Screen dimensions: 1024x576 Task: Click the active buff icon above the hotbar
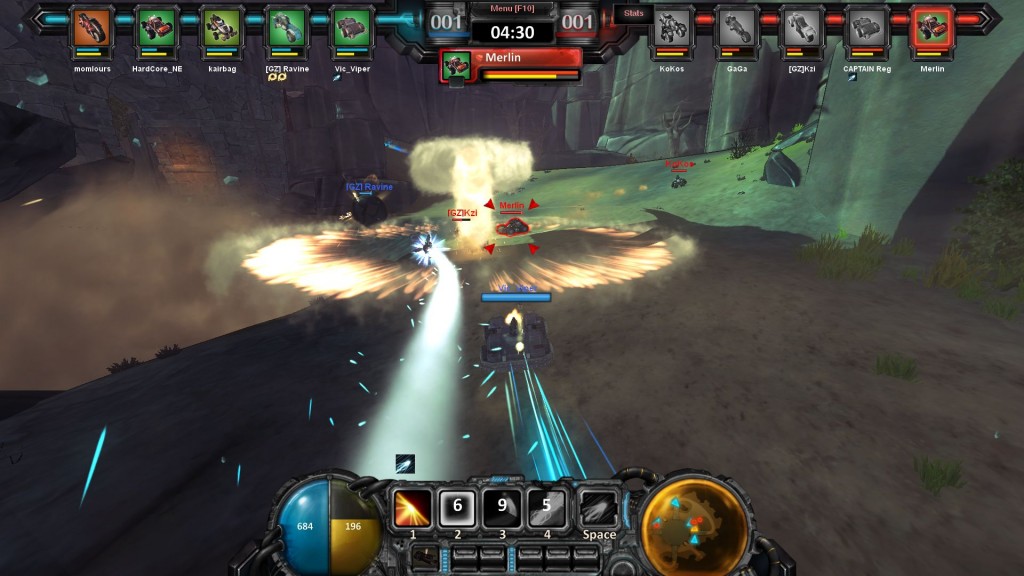click(x=404, y=464)
